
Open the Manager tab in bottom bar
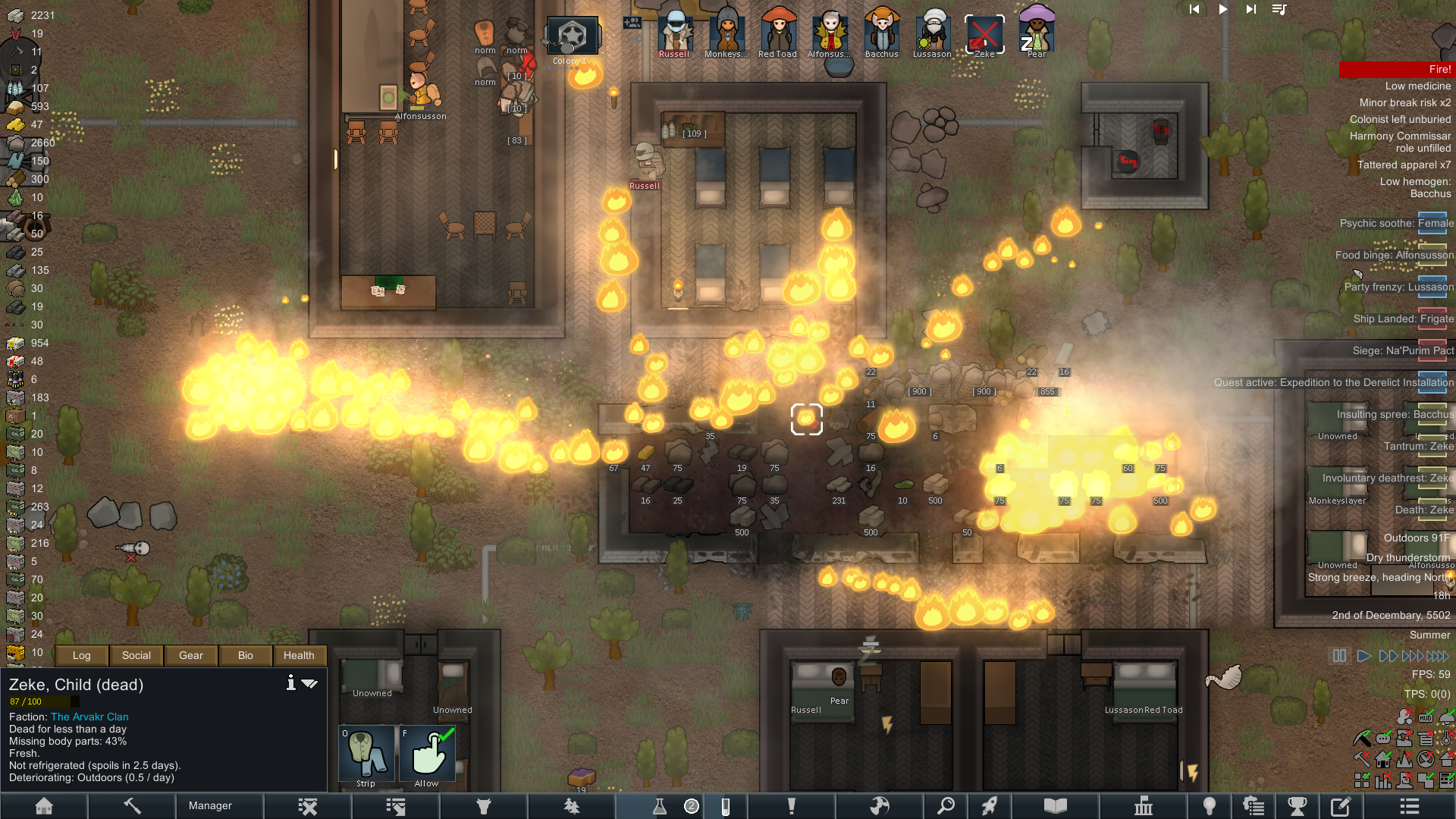(x=210, y=805)
